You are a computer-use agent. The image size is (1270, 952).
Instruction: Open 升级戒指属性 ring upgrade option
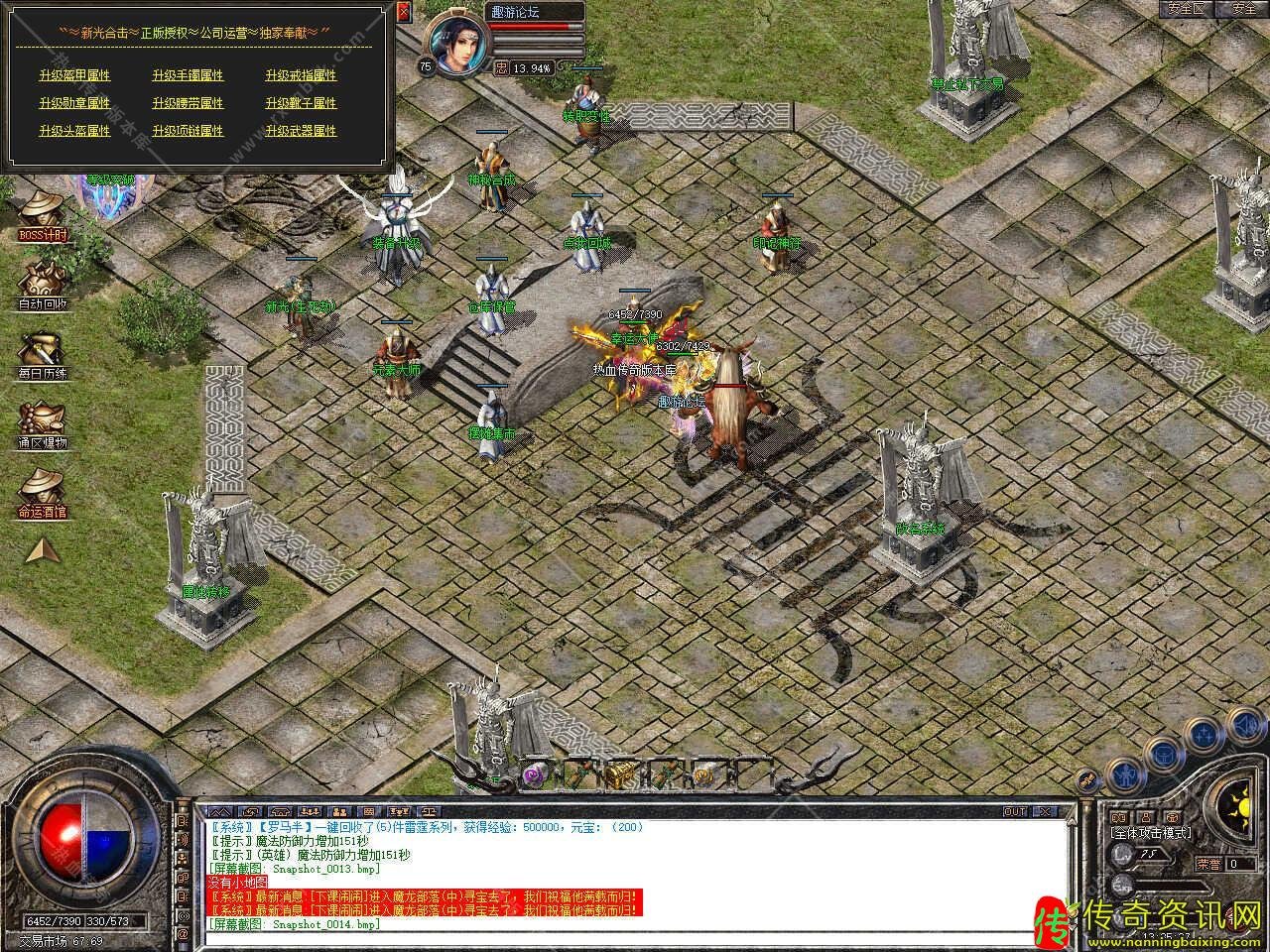tap(301, 75)
